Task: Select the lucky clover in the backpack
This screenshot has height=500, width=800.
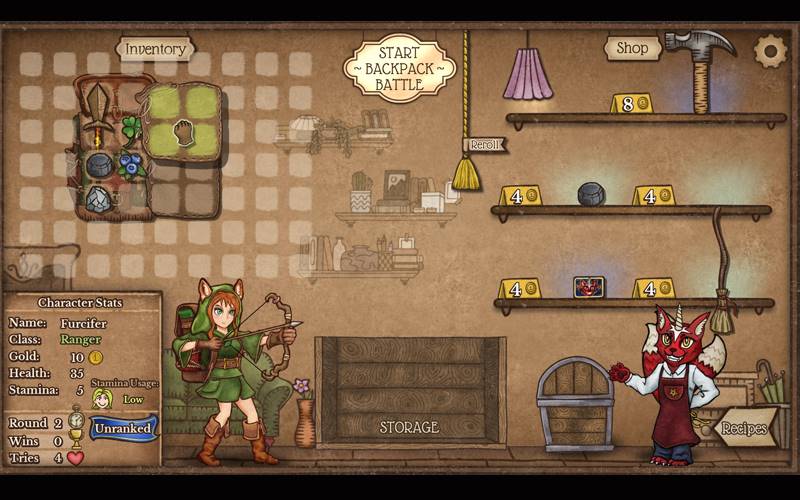Action: (x=131, y=129)
